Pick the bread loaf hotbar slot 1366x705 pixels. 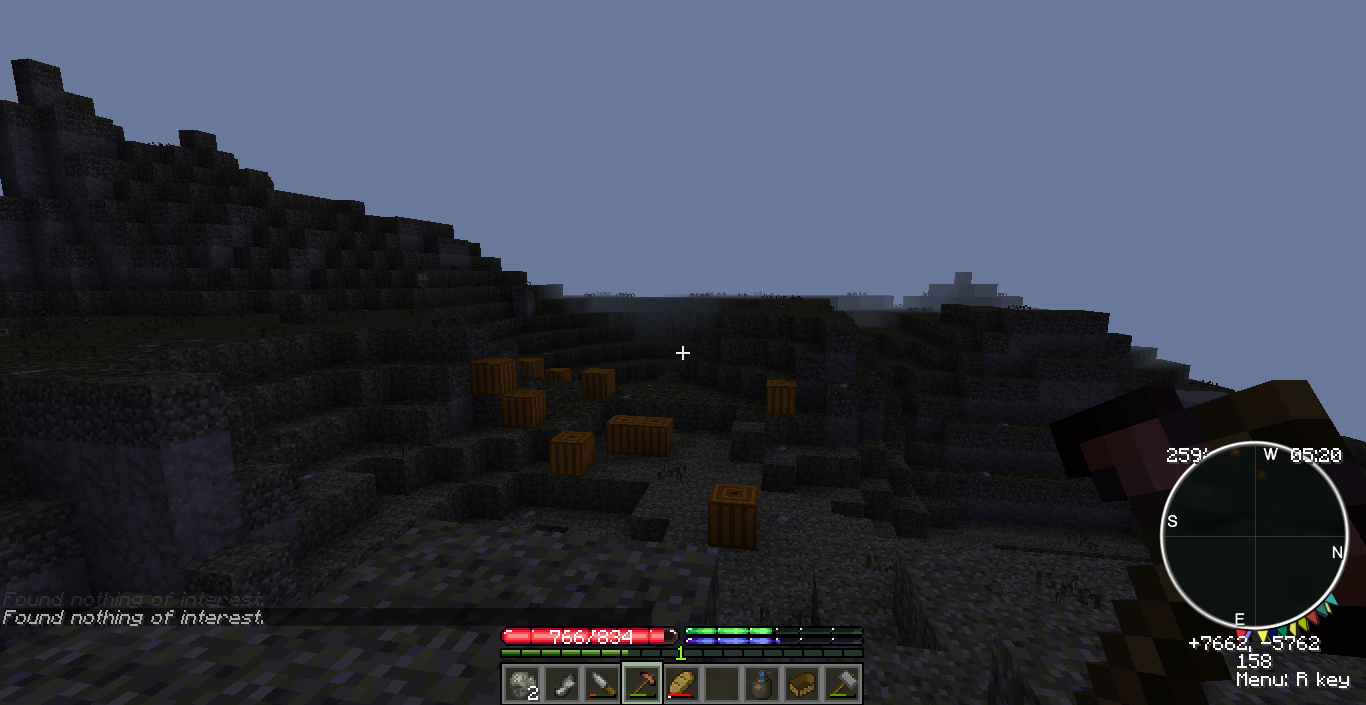pyautogui.click(x=681, y=684)
